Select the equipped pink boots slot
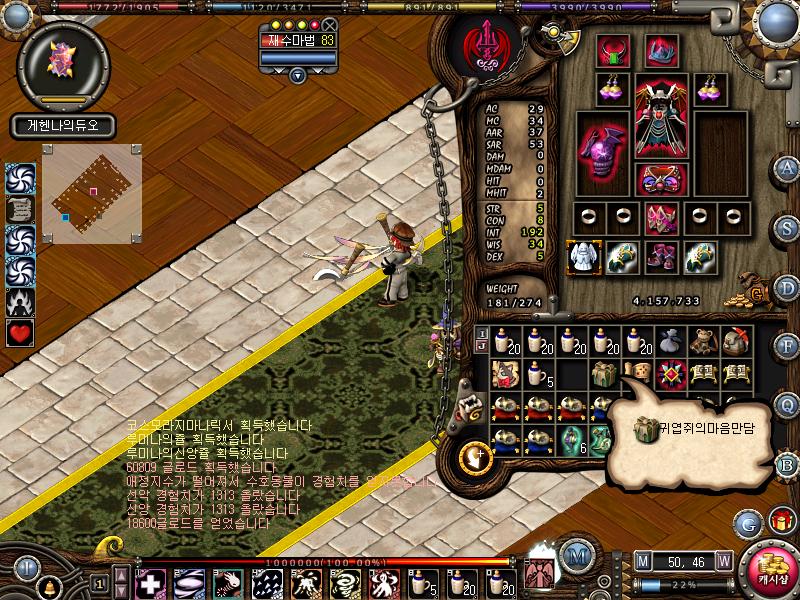Screen dimensions: 800x600 661,257
